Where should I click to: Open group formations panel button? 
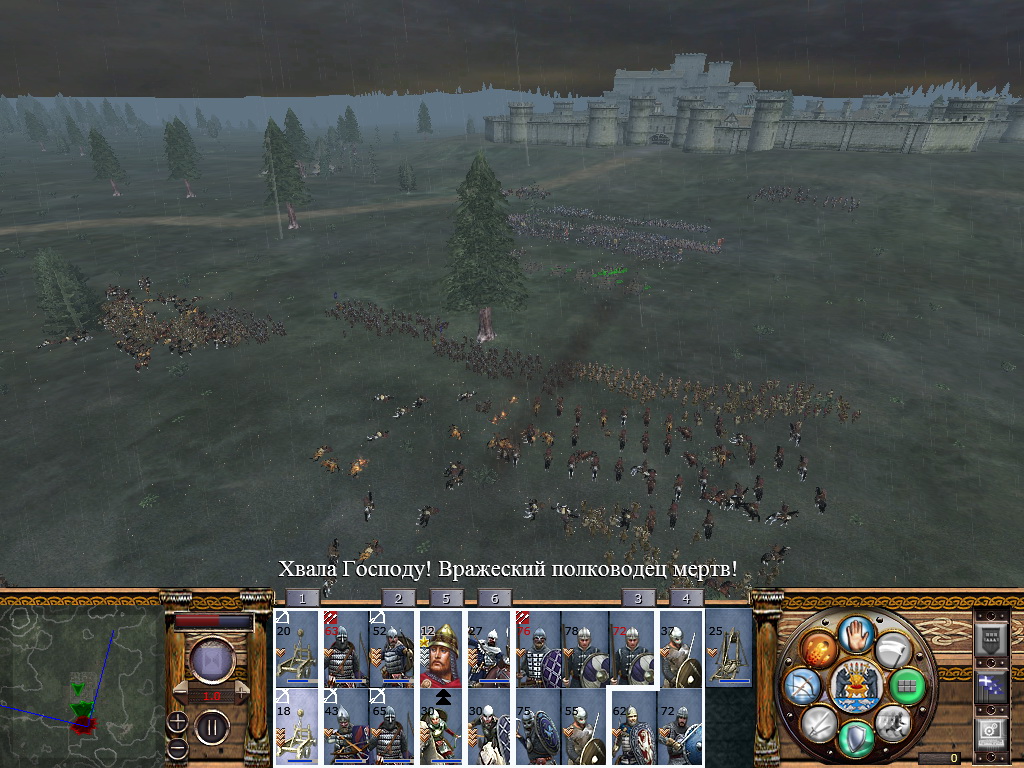coord(990,640)
